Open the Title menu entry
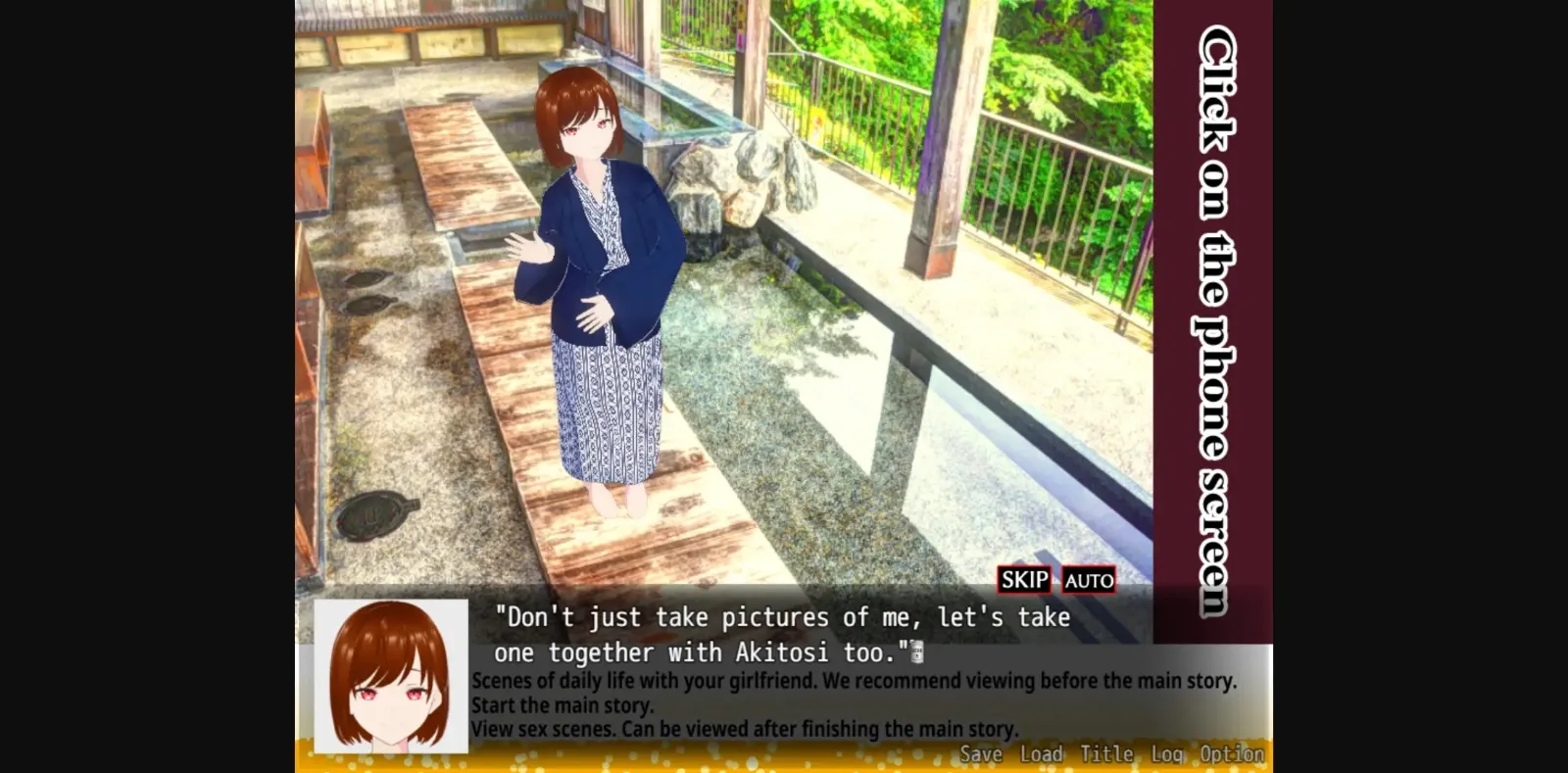The height and width of the screenshot is (773, 1568). pyautogui.click(x=1107, y=753)
